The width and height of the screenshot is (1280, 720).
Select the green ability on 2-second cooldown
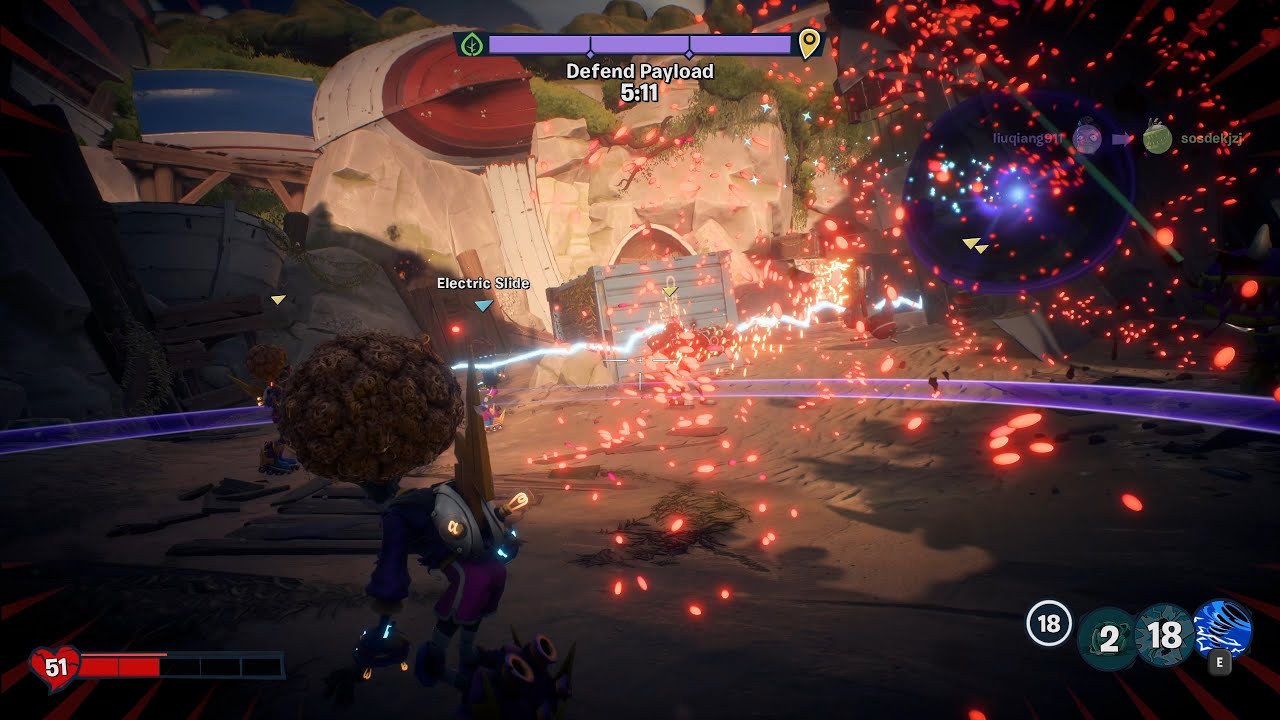pos(1108,637)
